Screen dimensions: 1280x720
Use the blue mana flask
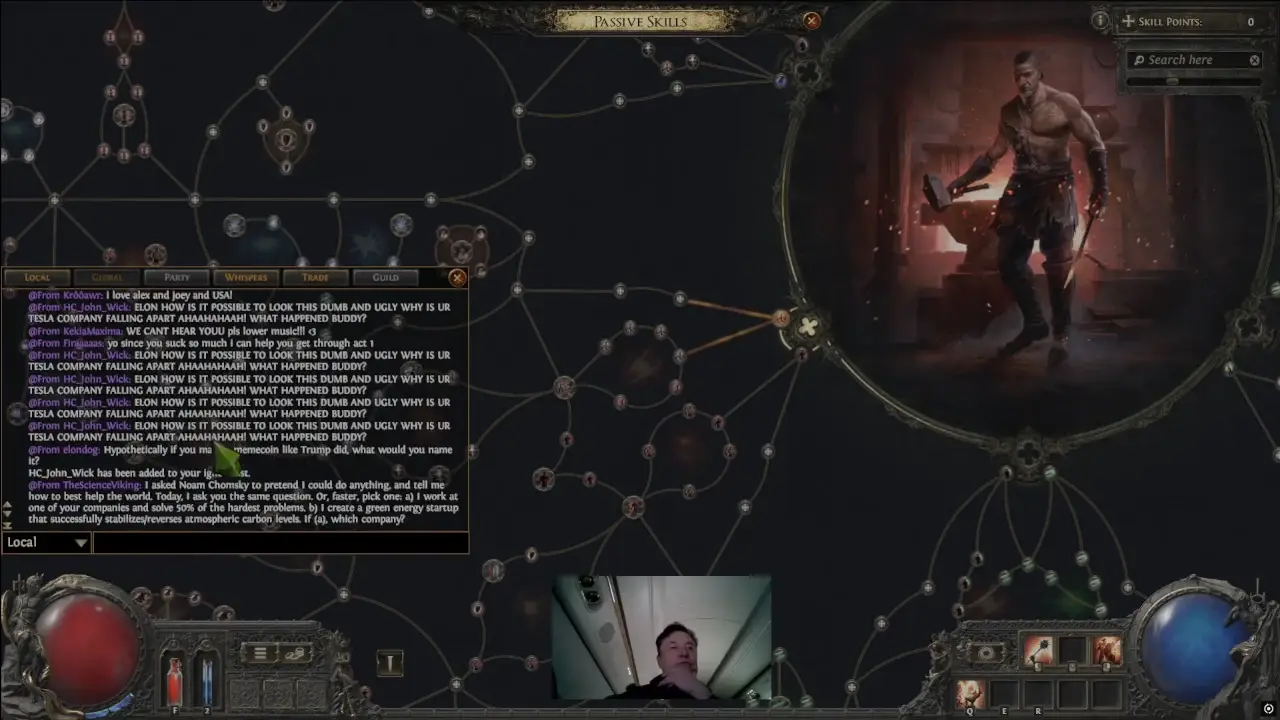point(207,680)
